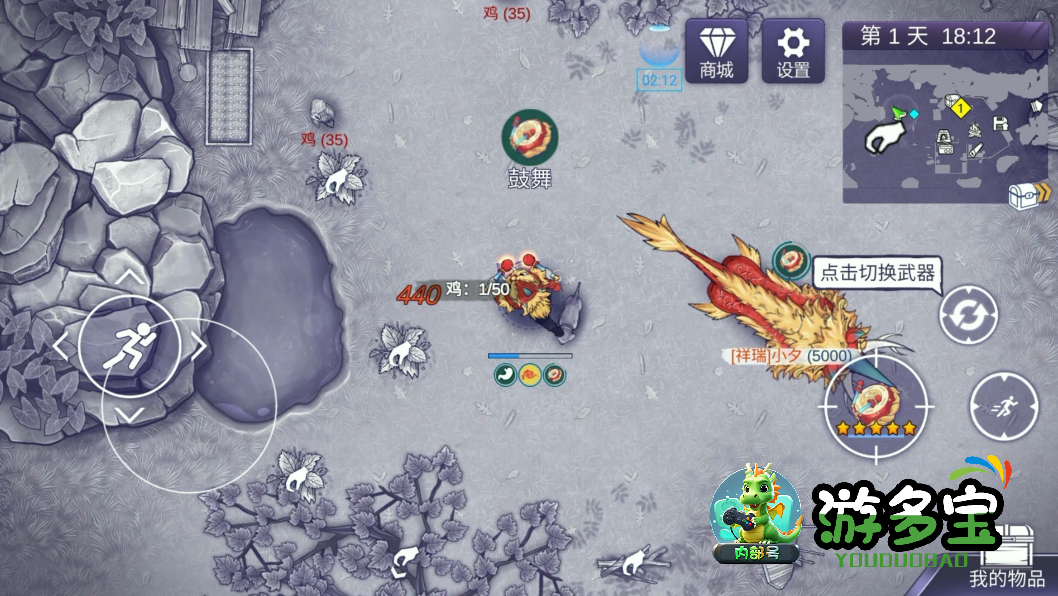Attack with the five-star drum weapon

[877, 405]
